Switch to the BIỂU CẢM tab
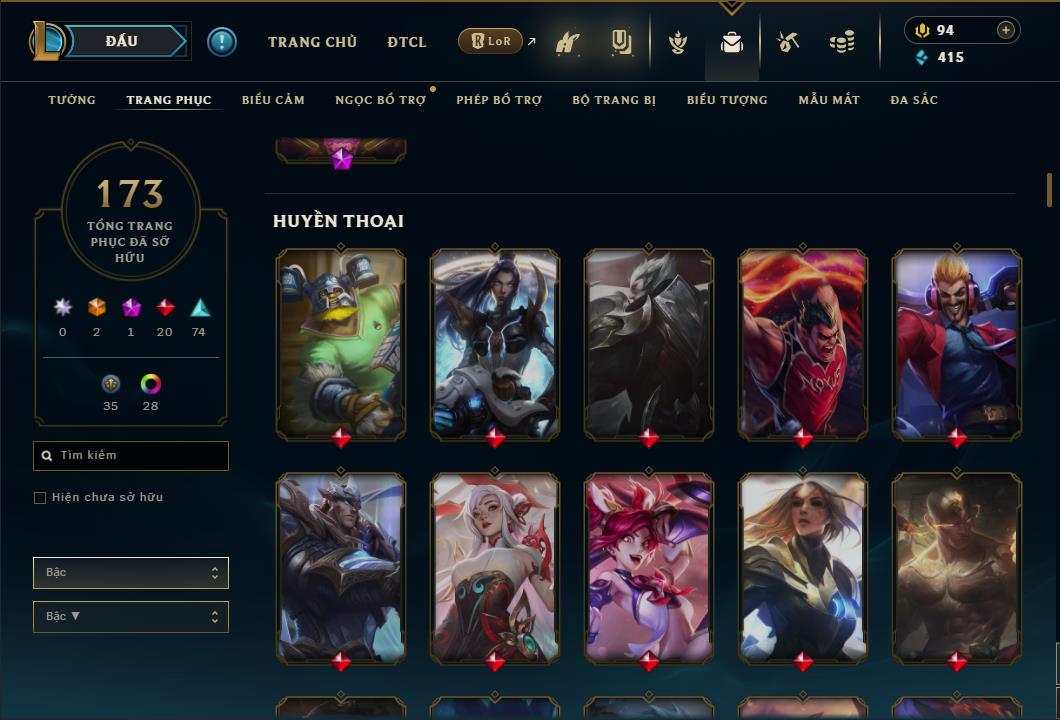1060x720 pixels. coord(273,100)
